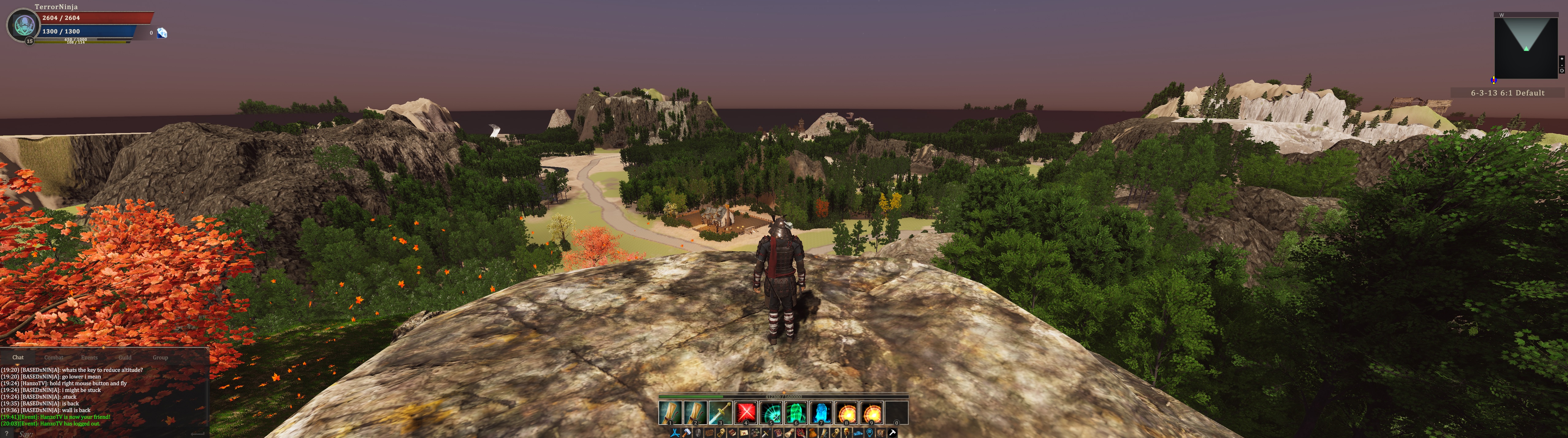Activate the teal light burst ability
Viewport: 1568px width, 438px height.
771,413
